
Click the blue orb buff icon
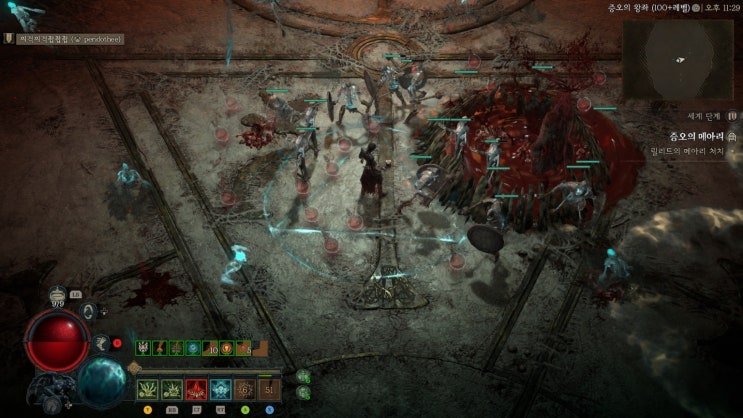(192, 347)
